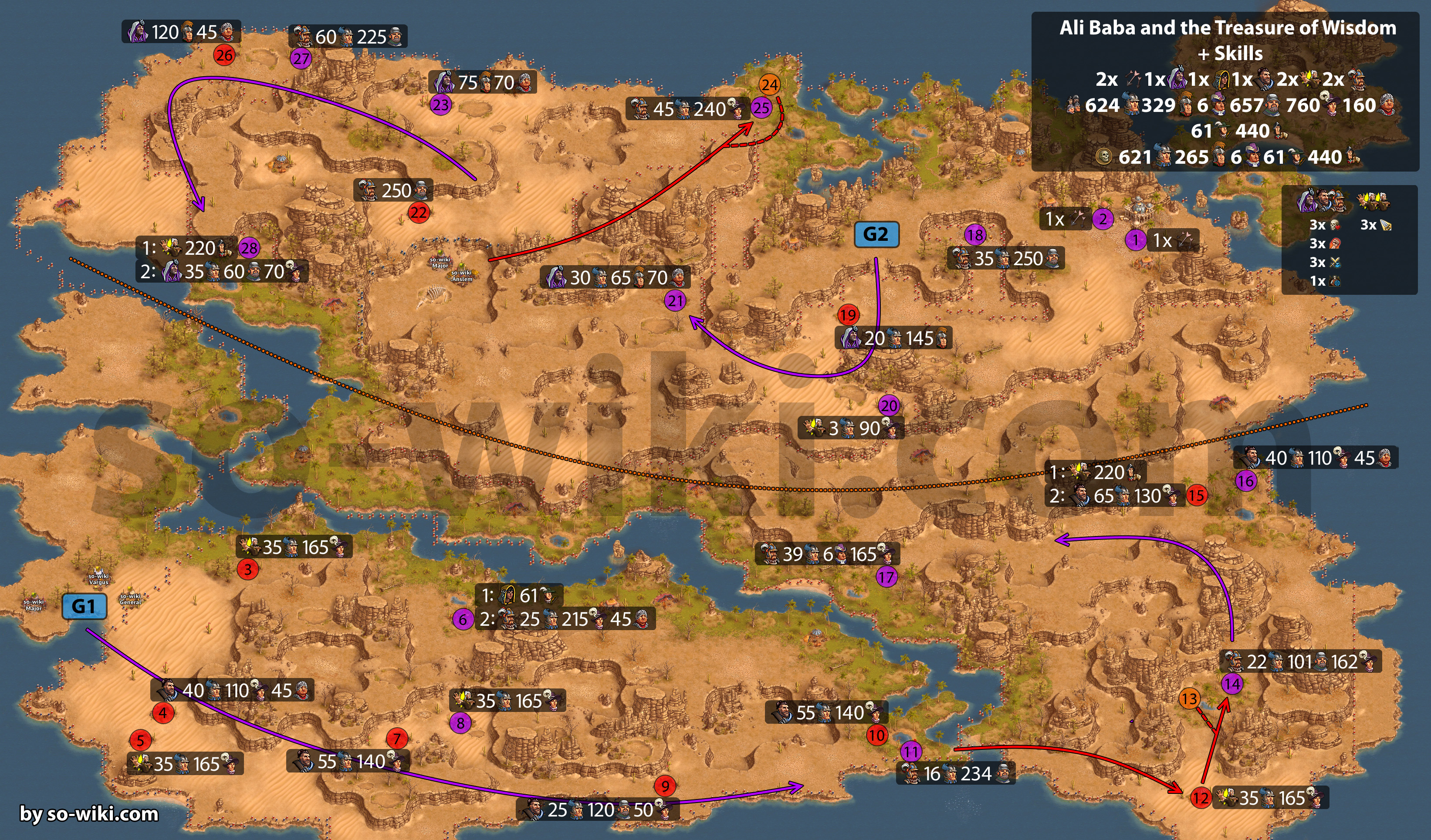Choose camp marker number 3
1431x840 pixels.
click(x=247, y=569)
